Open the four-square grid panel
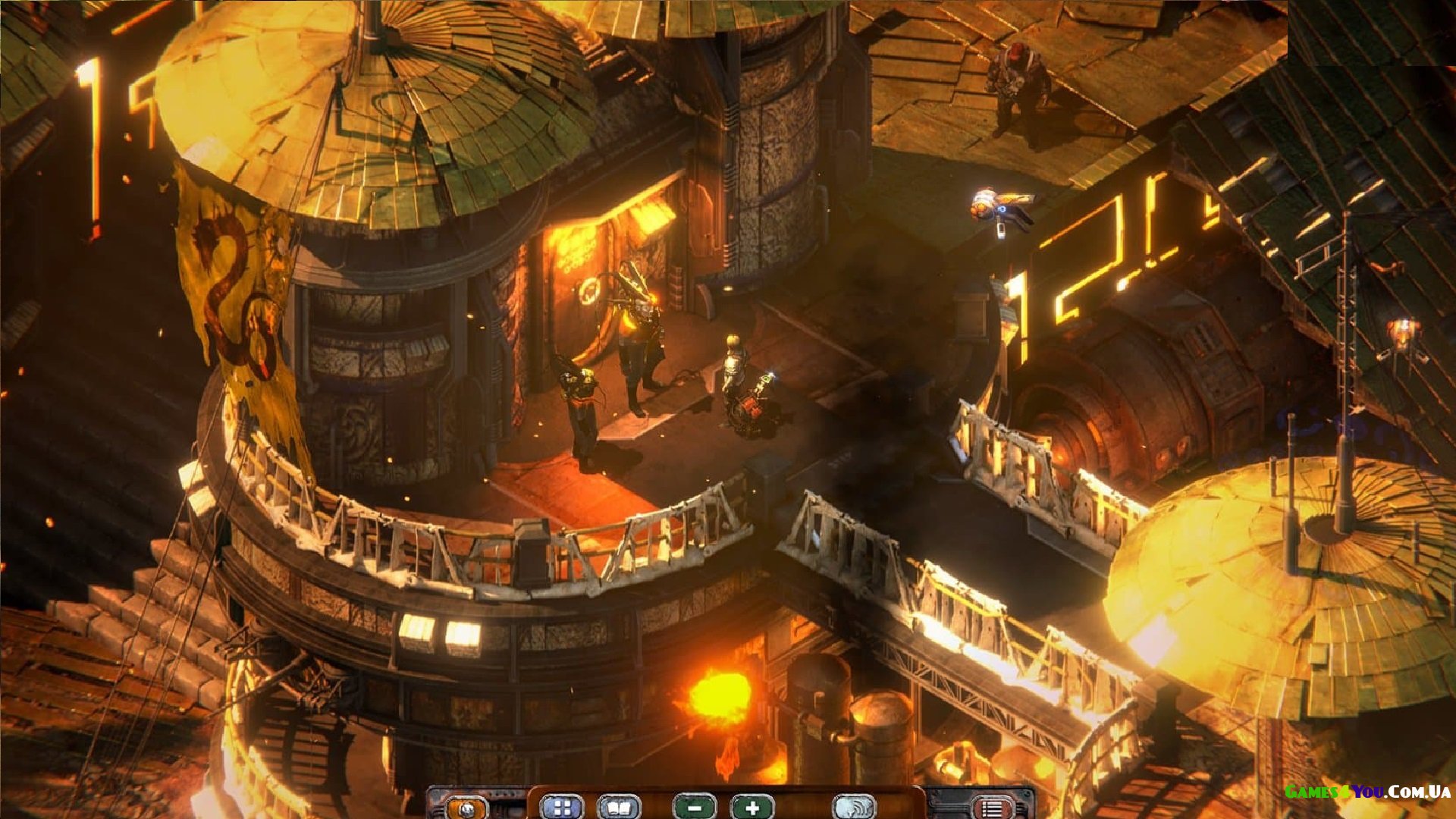 [x=562, y=808]
